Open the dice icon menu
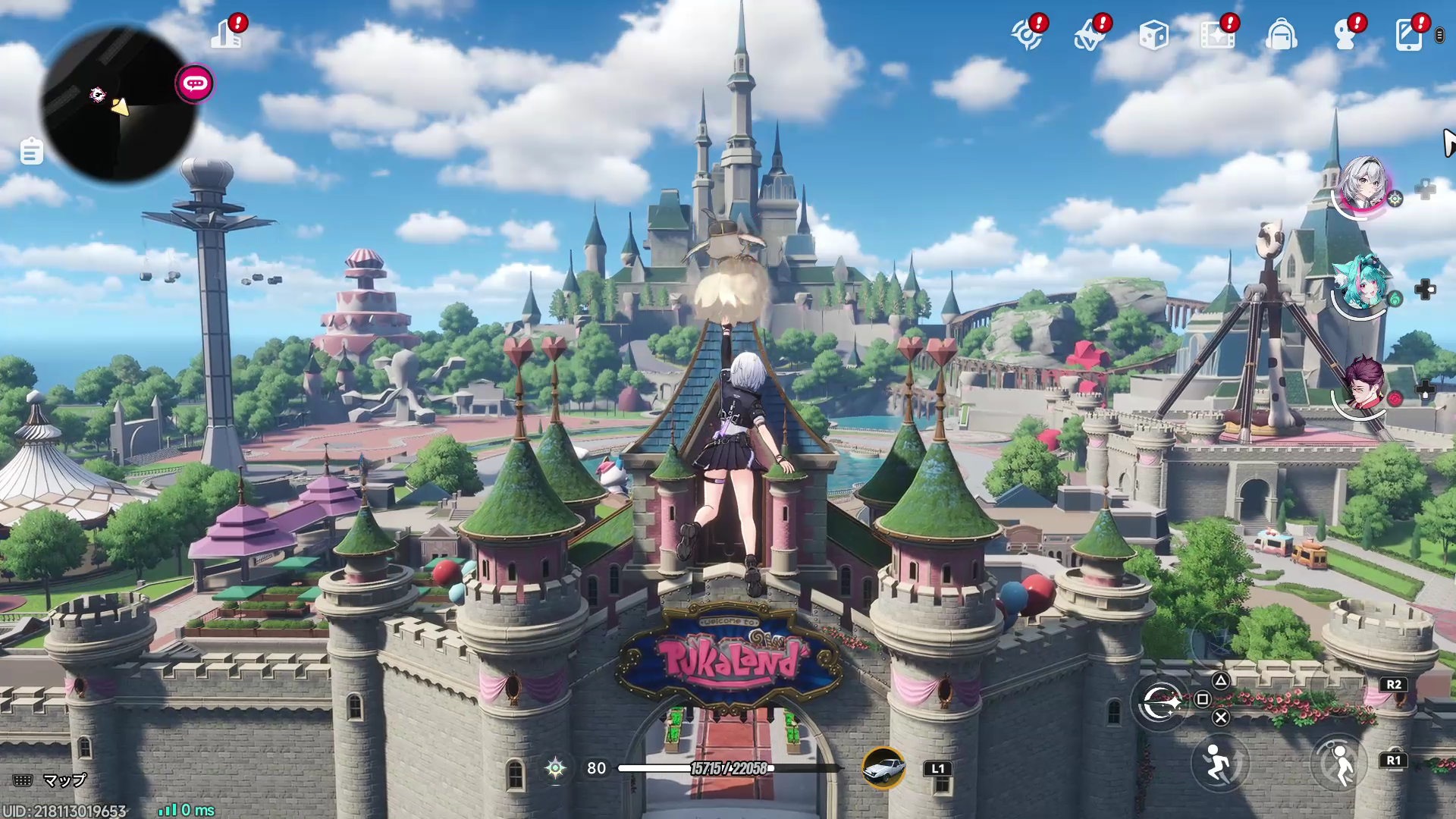Viewport: 1456px width, 819px height. 1153,35
